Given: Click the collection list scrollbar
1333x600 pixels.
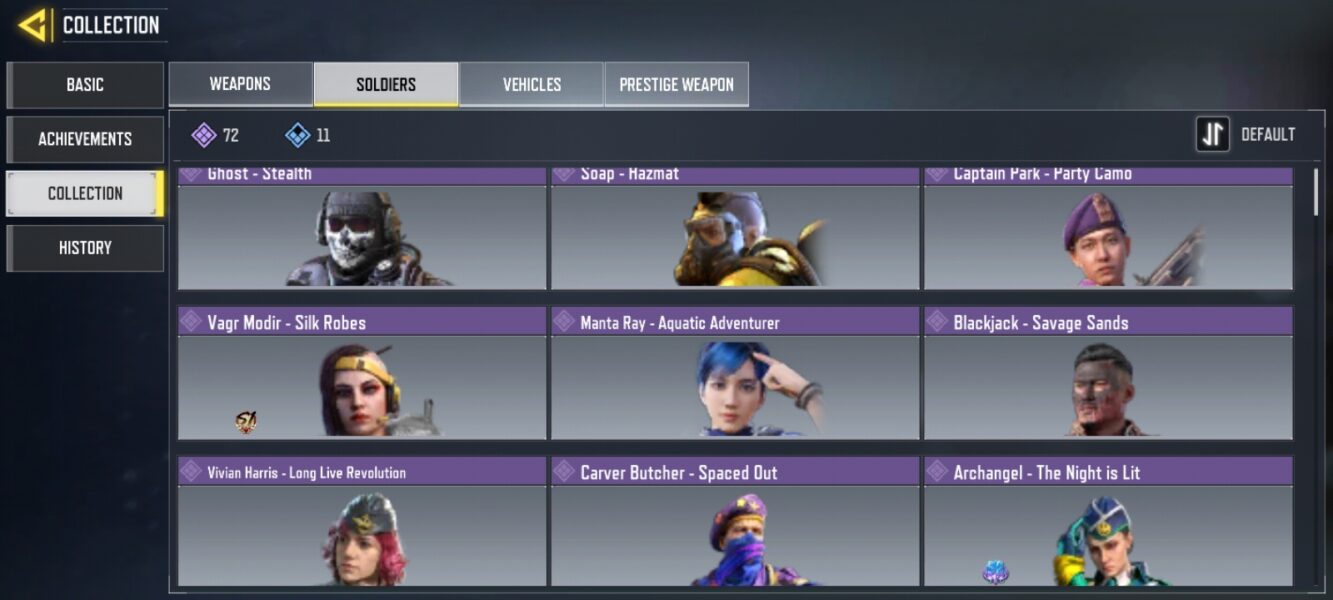Looking at the screenshot, I should pyautogui.click(x=1315, y=192).
